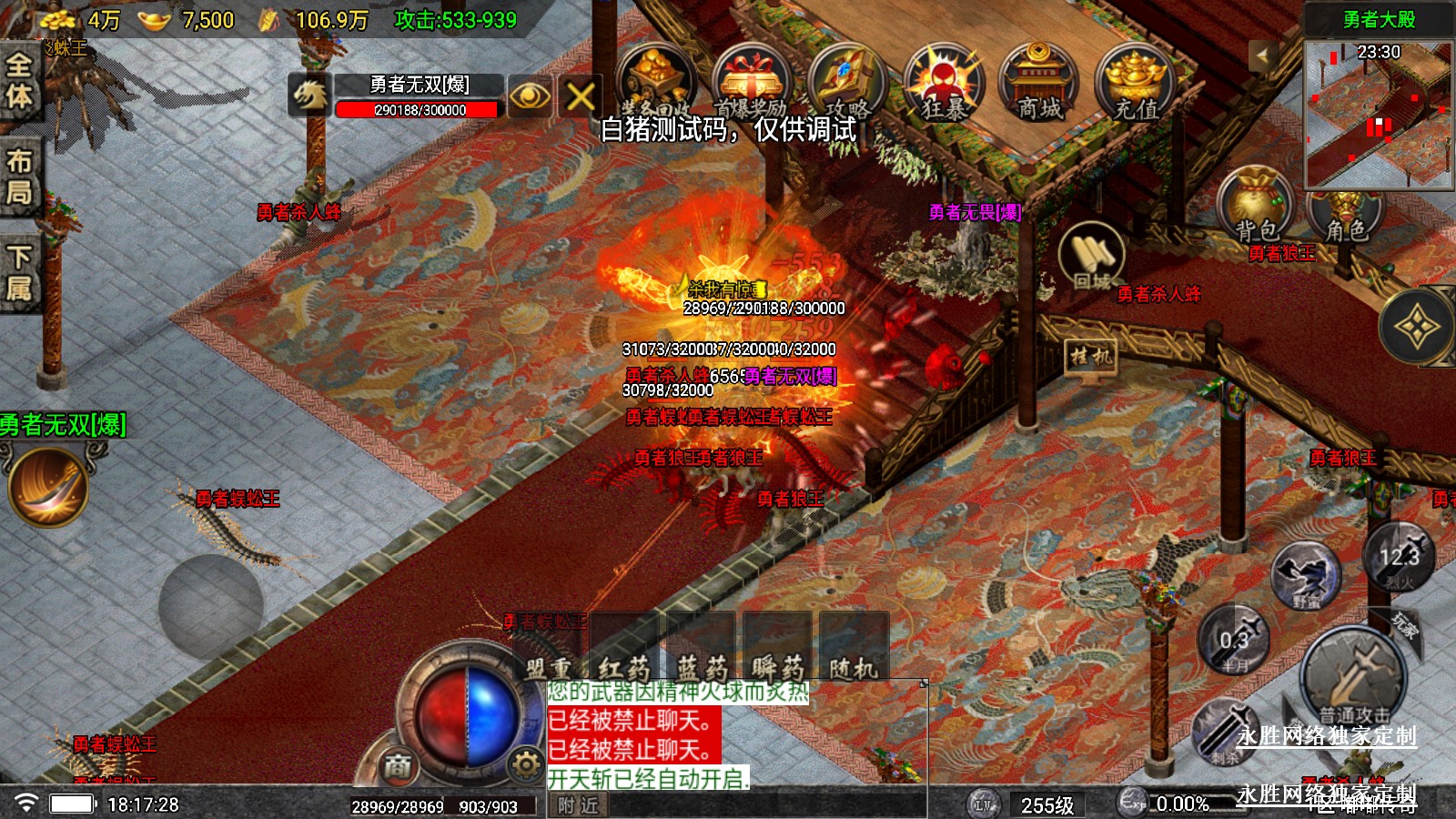
Task: Open the 攻略 guide book icon
Action: (845, 84)
